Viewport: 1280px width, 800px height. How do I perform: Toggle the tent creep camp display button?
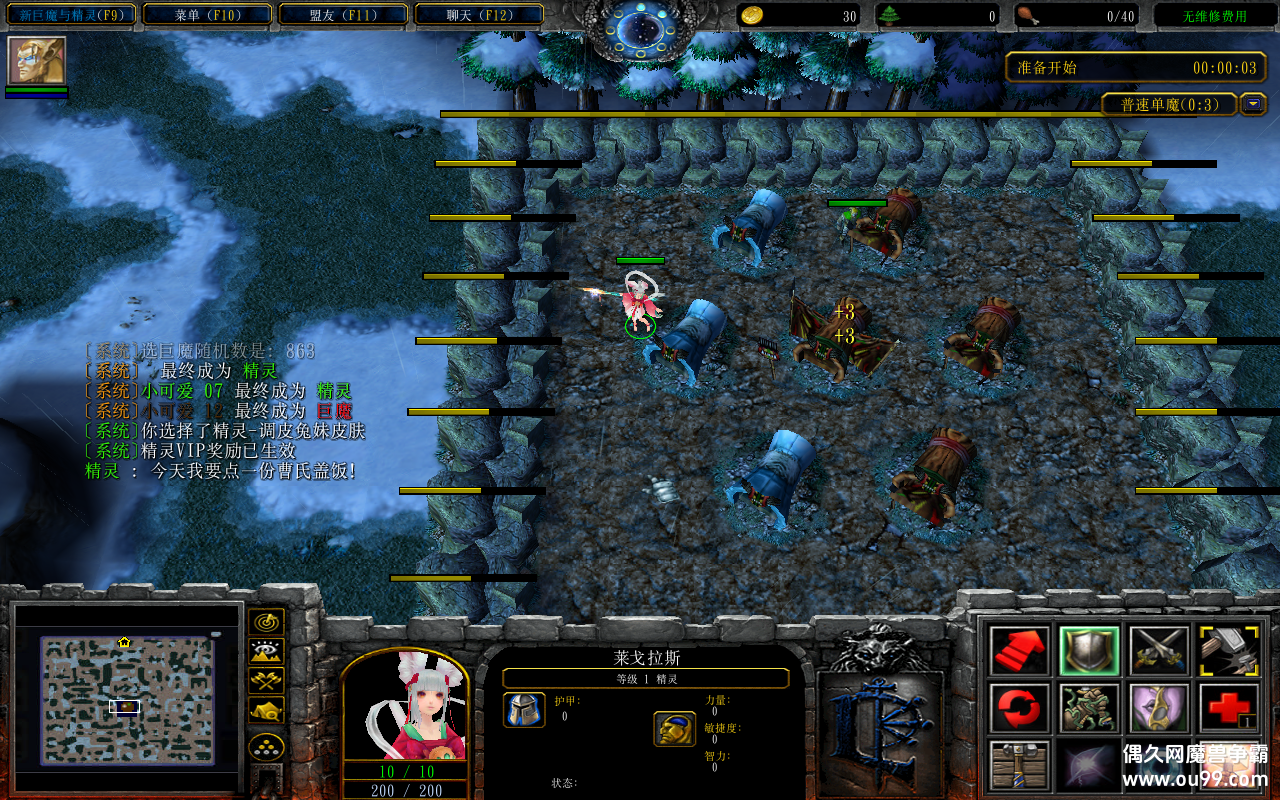266,710
